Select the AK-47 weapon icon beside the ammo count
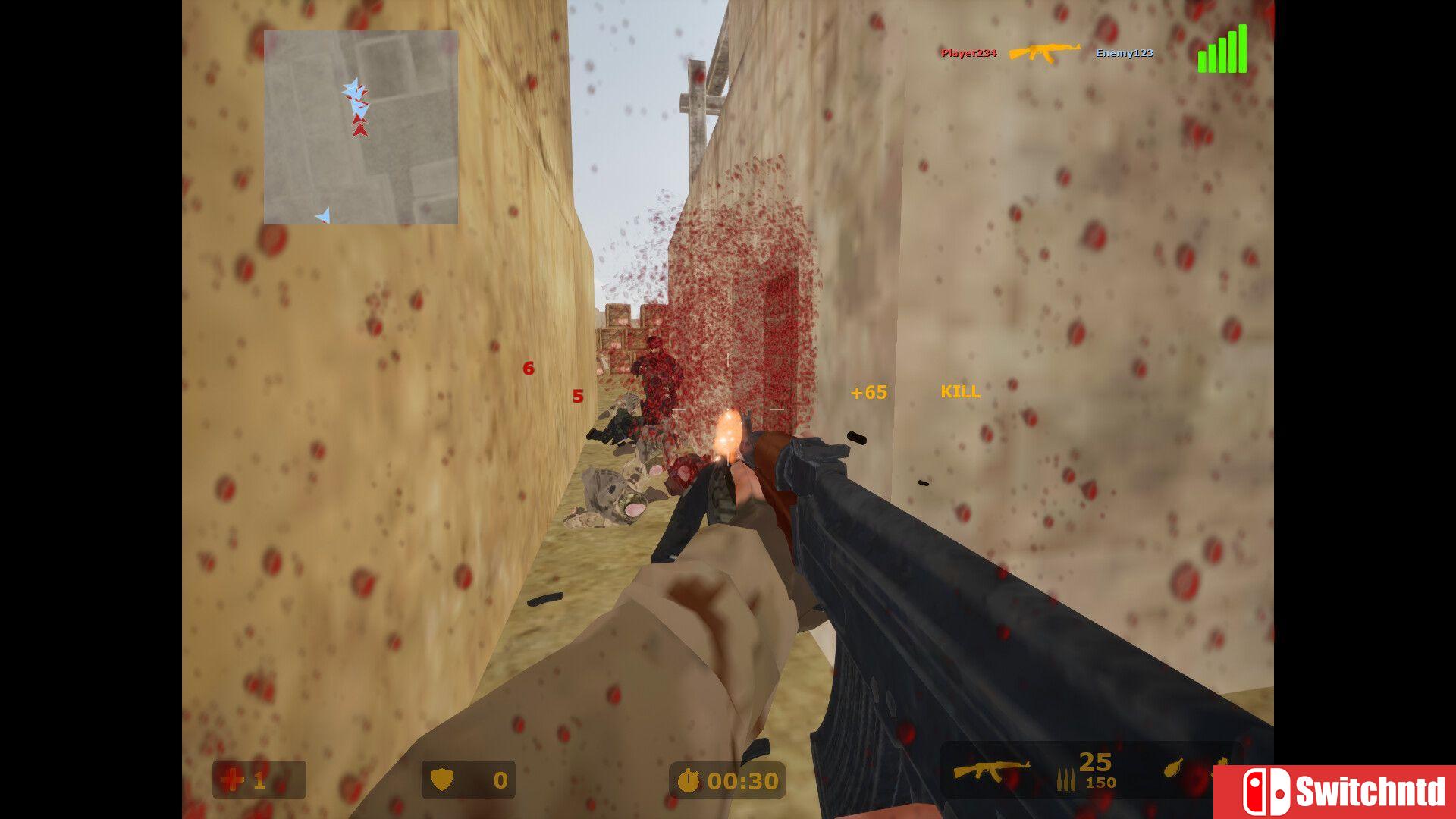Viewport: 1456px width, 819px height. coord(991,770)
